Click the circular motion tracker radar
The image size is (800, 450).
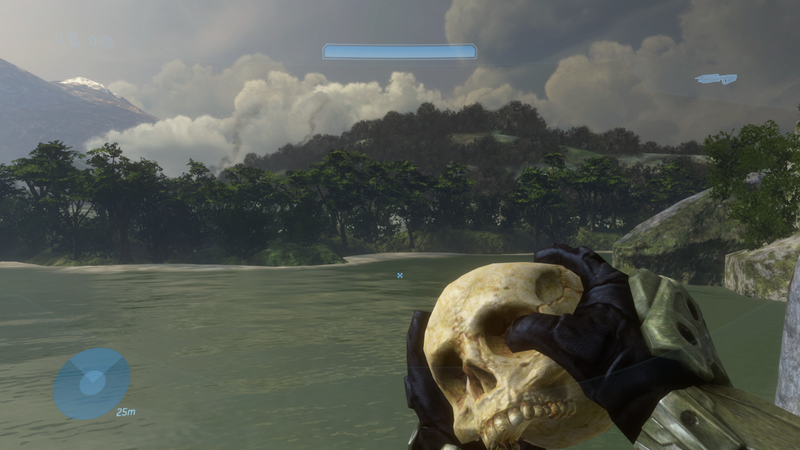(x=91, y=383)
